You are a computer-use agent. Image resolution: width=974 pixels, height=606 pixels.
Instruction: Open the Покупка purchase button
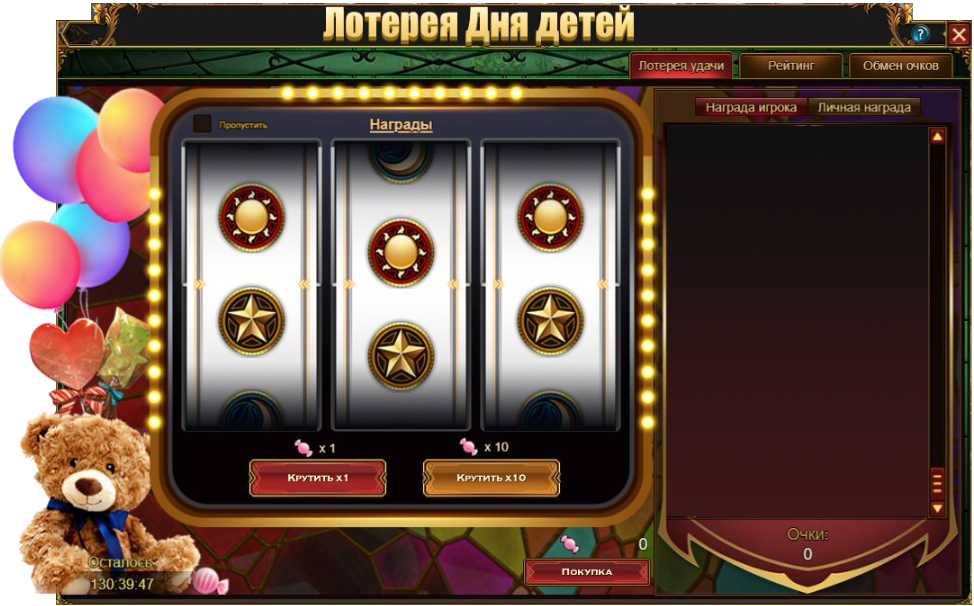pyautogui.click(x=586, y=572)
